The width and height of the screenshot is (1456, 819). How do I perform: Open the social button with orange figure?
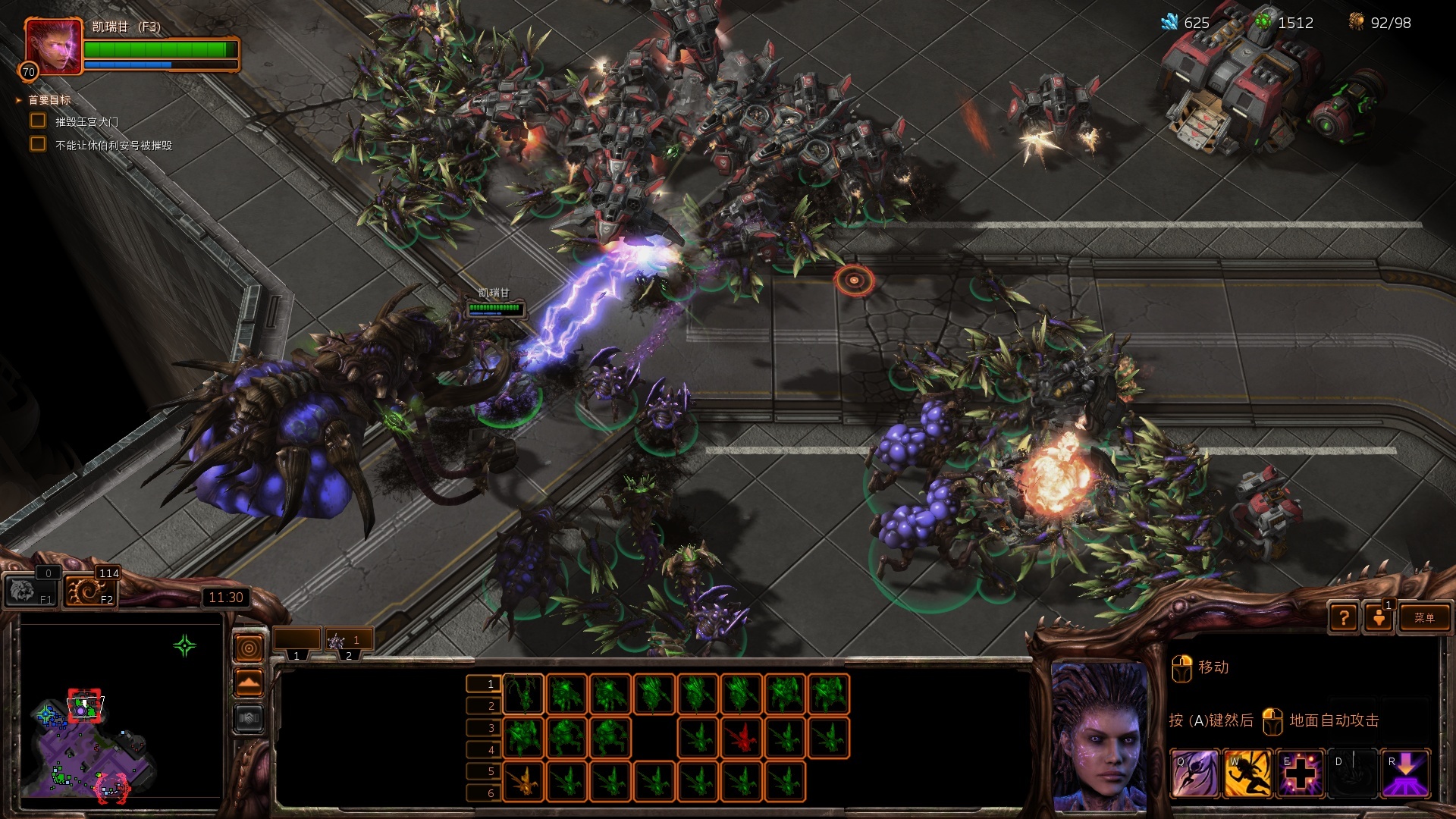tap(1379, 618)
